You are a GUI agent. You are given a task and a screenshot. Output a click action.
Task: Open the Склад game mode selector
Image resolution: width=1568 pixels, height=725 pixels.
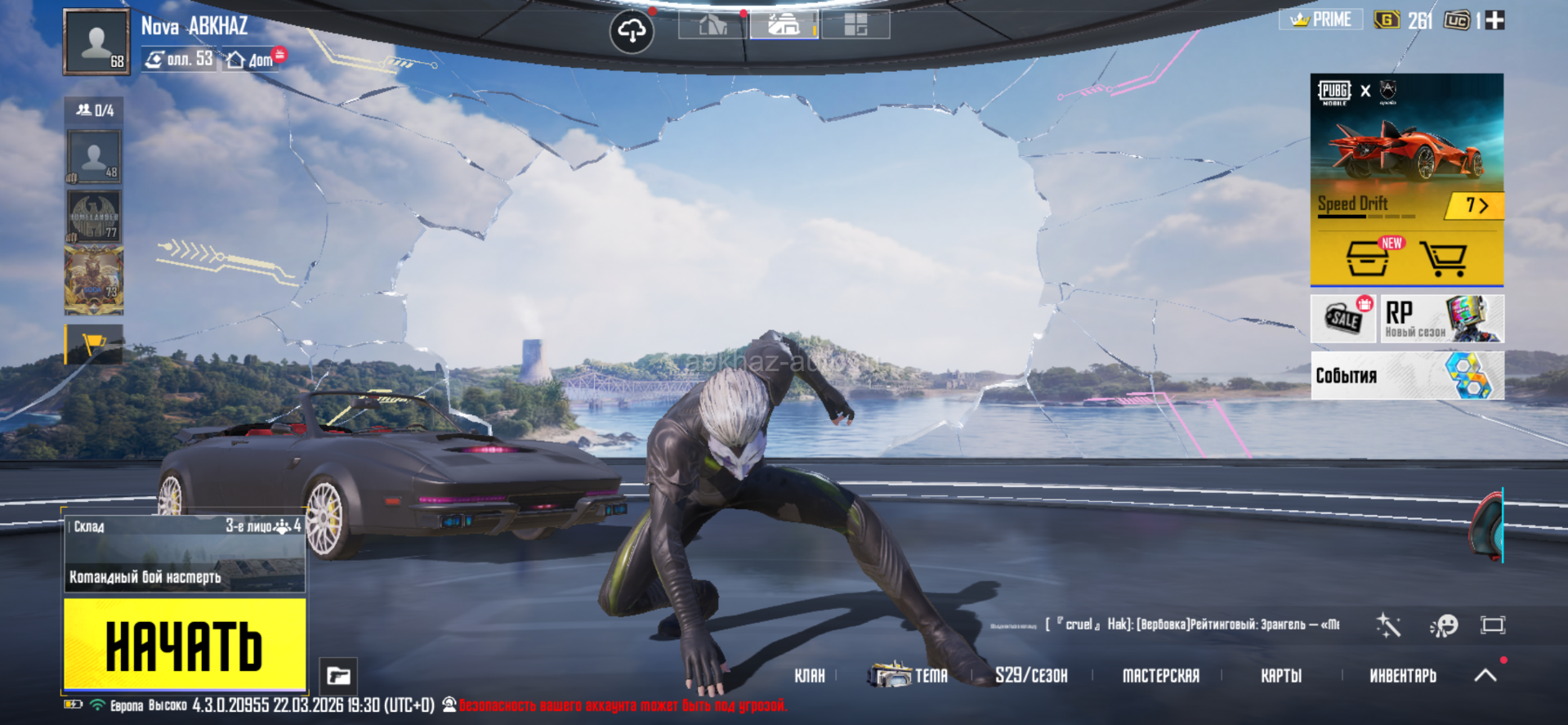185,553
